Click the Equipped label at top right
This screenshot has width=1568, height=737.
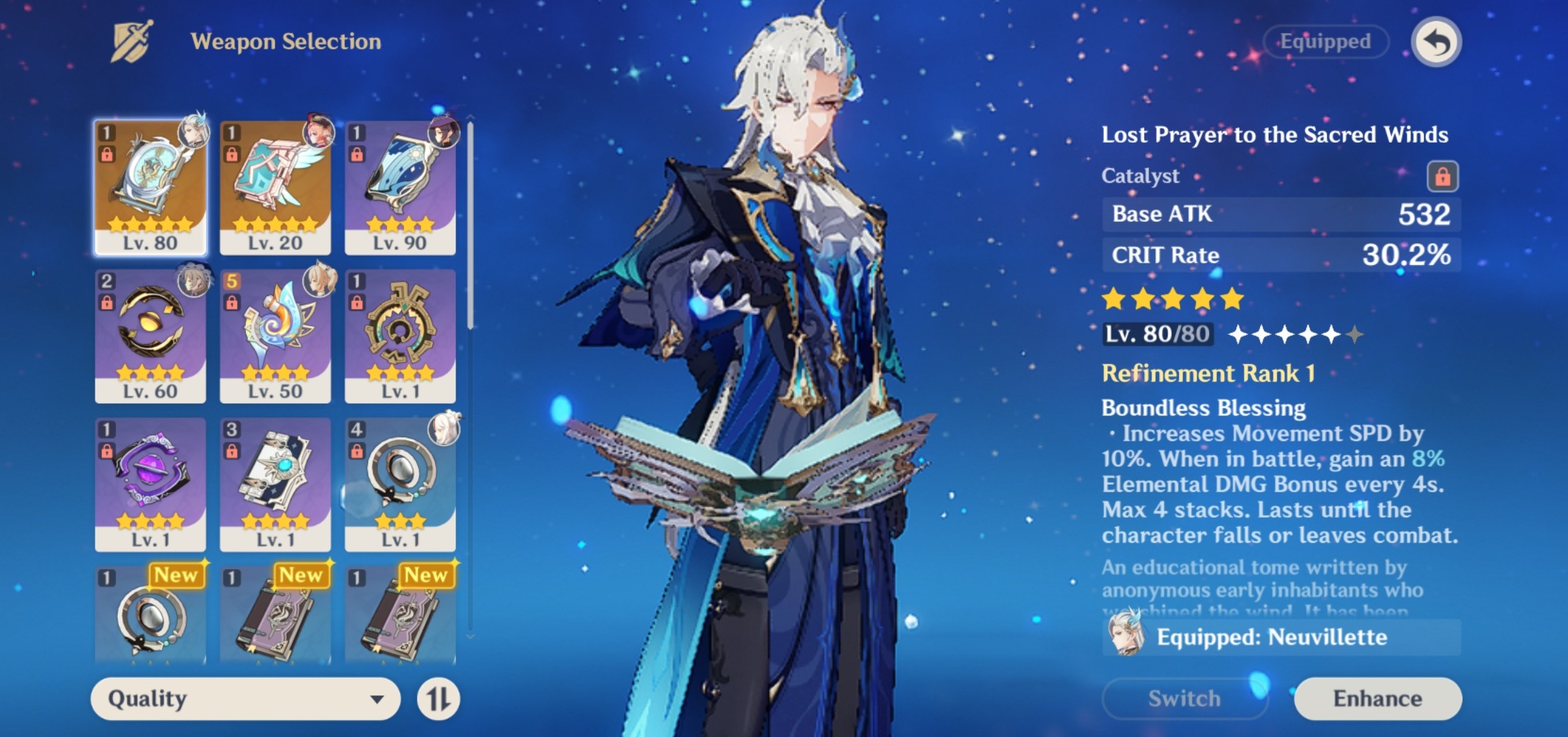[1325, 42]
